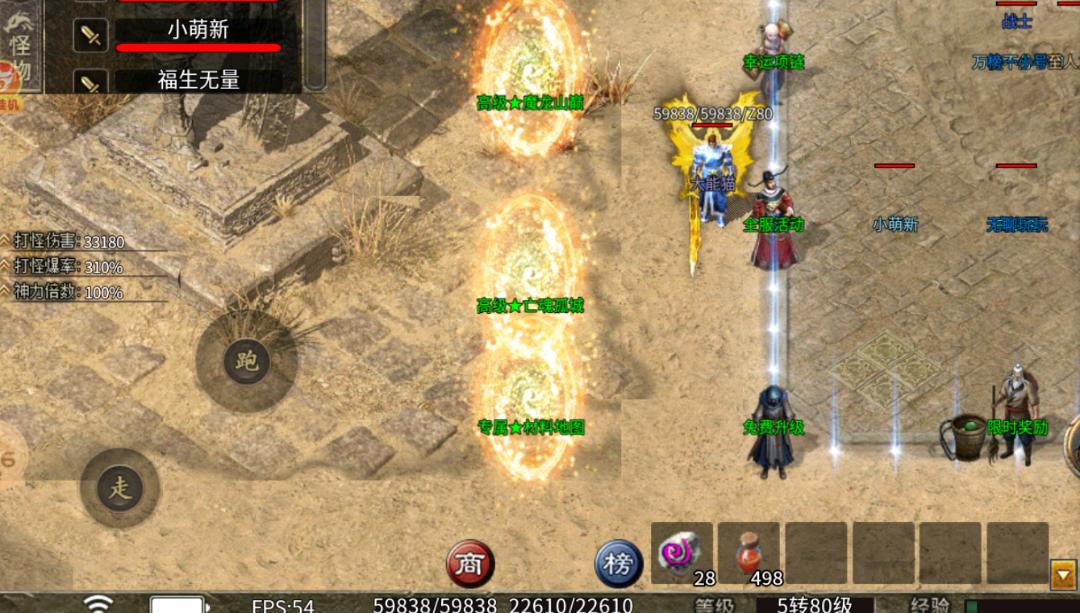Click the sword icon beside 福生无量
Screen dimensions: 1080x613
click(91, 82)
